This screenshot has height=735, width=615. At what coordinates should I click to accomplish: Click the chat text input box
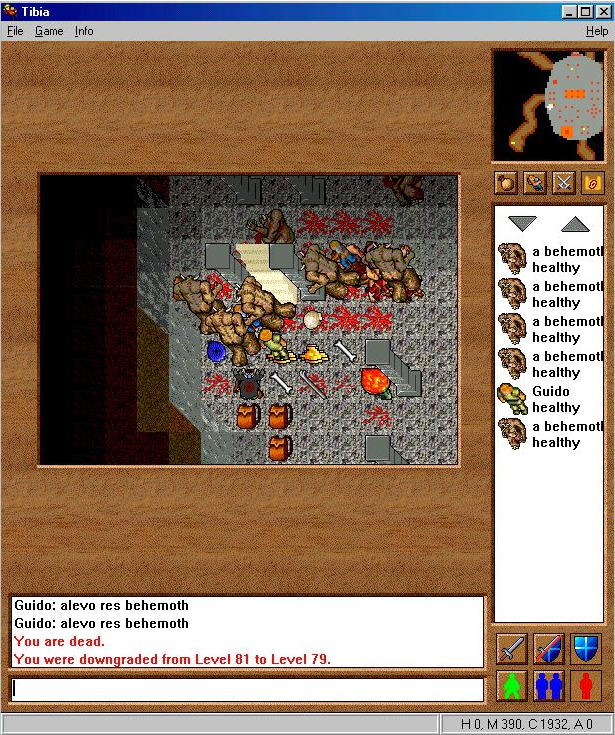pyautogui.click(x=247, y=689)
